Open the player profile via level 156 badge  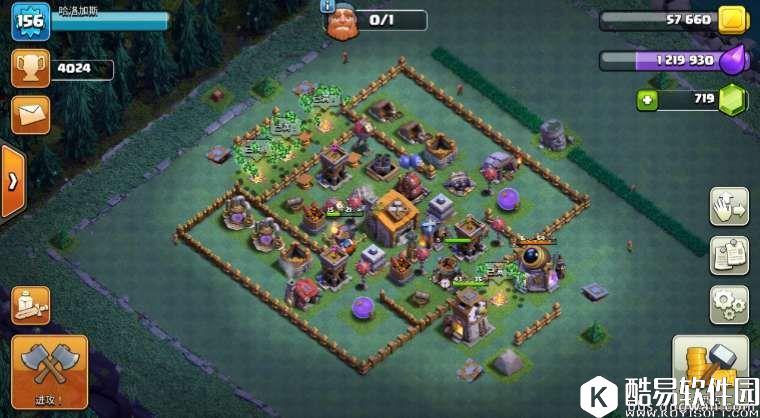pos(30,22)
